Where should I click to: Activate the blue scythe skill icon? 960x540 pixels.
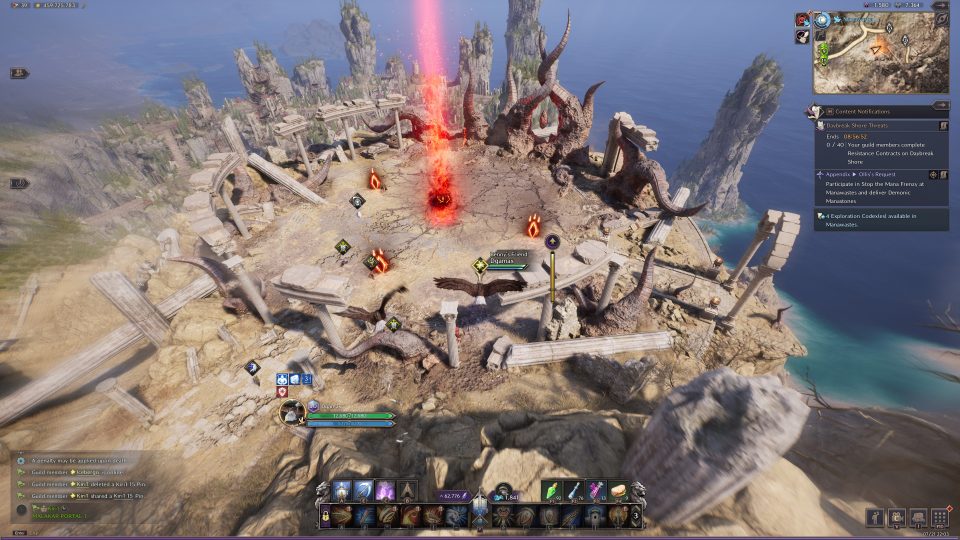point(363,491)
